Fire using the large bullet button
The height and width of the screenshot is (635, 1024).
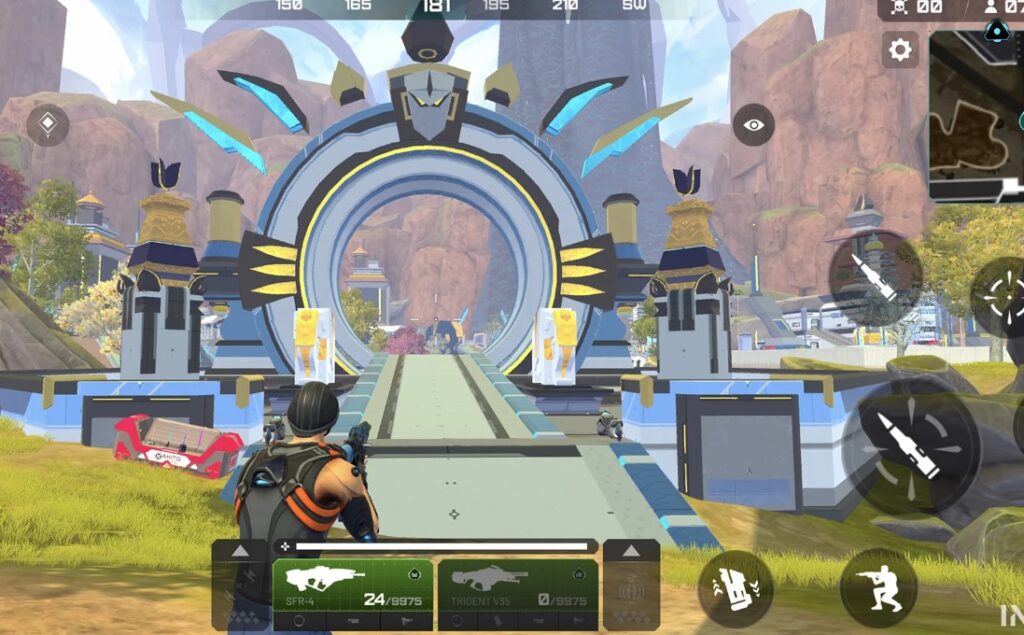click(x=910, y=449)
